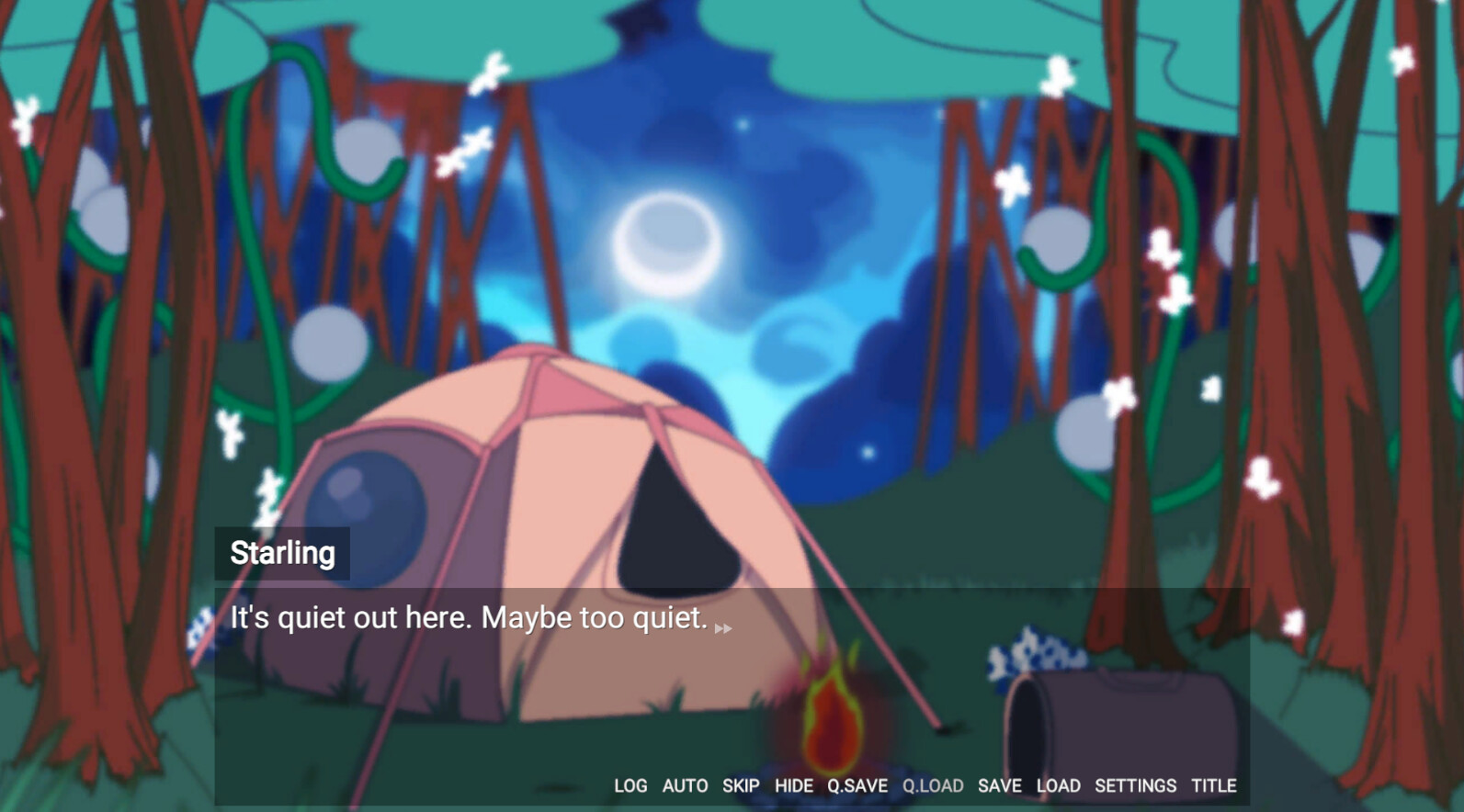Open the LOAD screen
This screenshot has height=812, width=1464.
1058,786
